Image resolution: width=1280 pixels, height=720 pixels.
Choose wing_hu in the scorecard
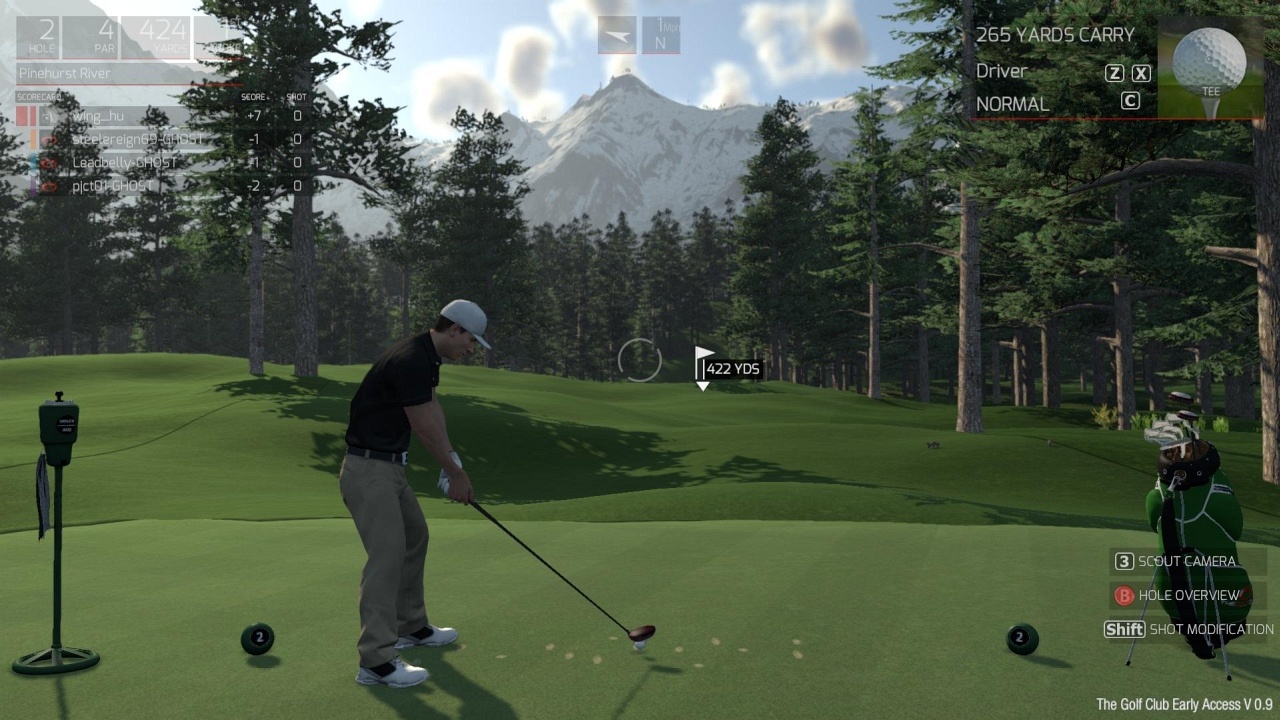pyautogui.click(x=98, y=115)
